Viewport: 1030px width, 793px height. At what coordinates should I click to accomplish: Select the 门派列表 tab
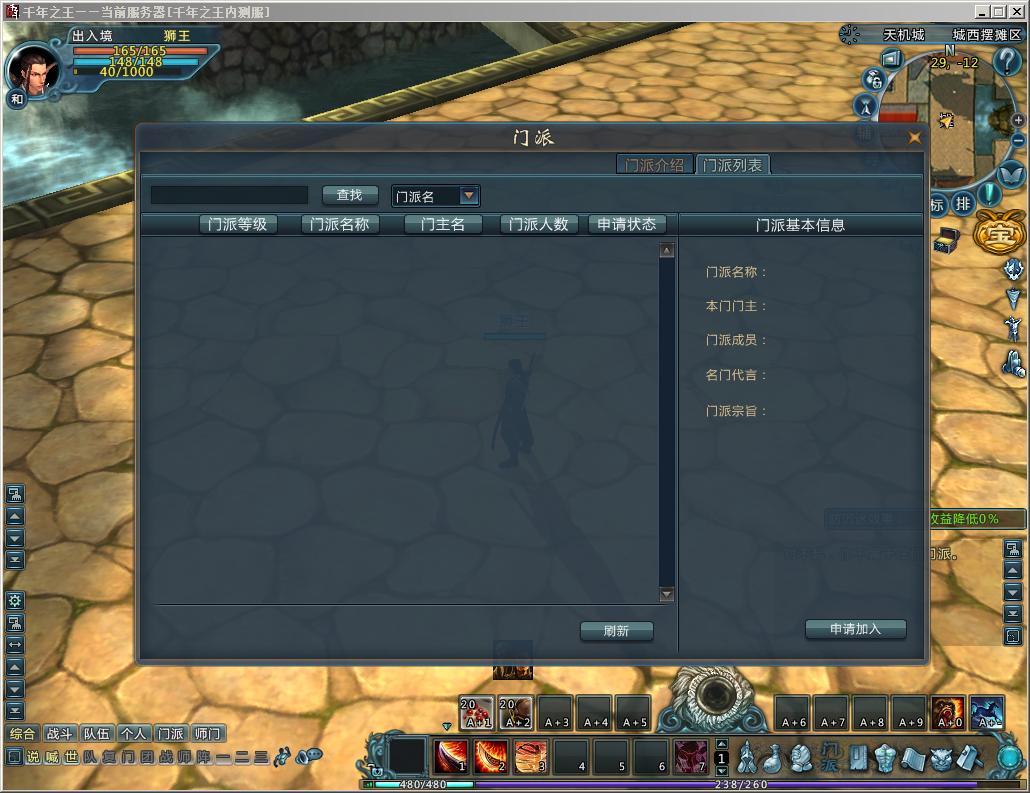[733, 165]
